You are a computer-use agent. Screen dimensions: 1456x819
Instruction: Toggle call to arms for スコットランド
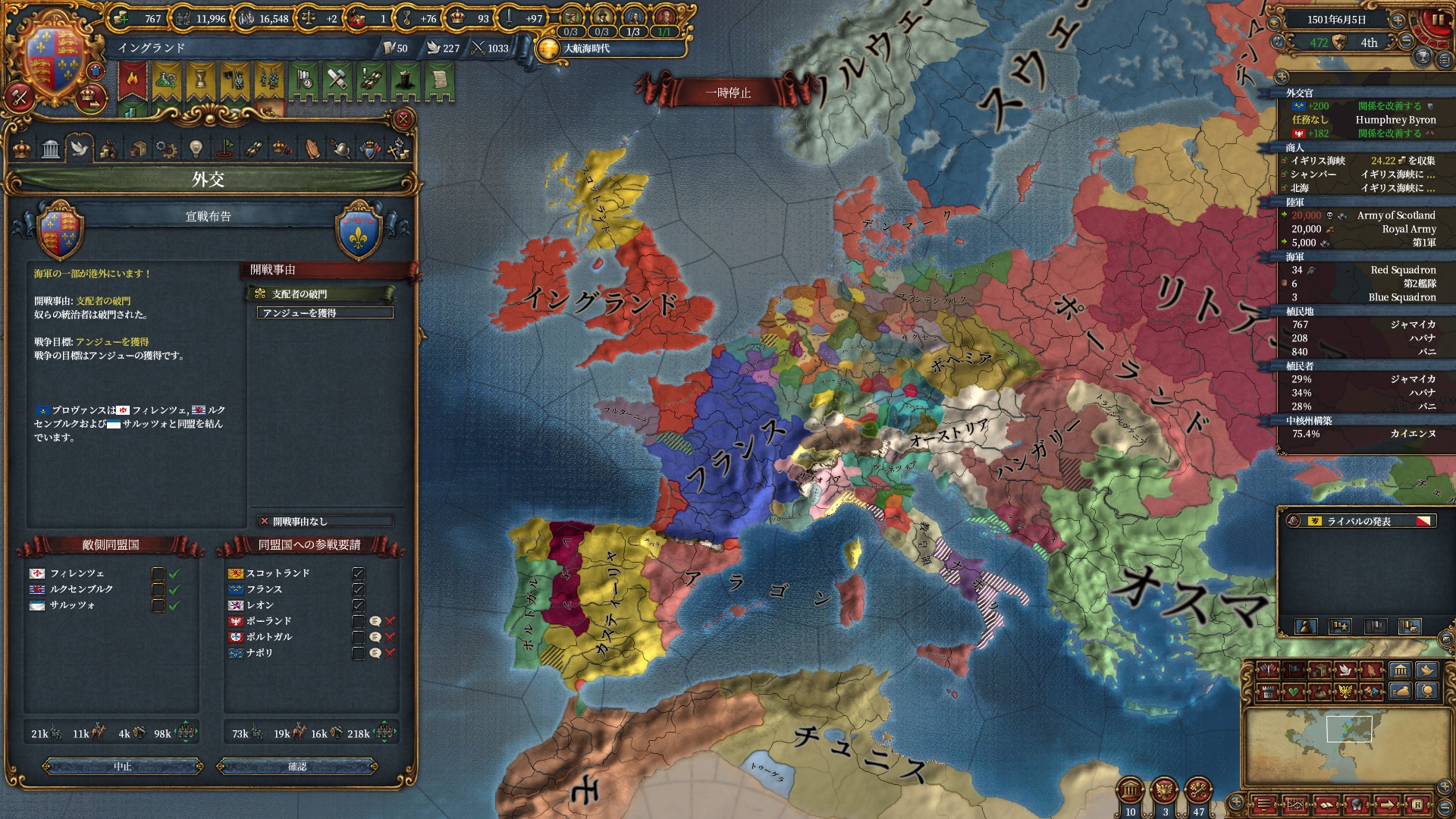pos(359,573)
